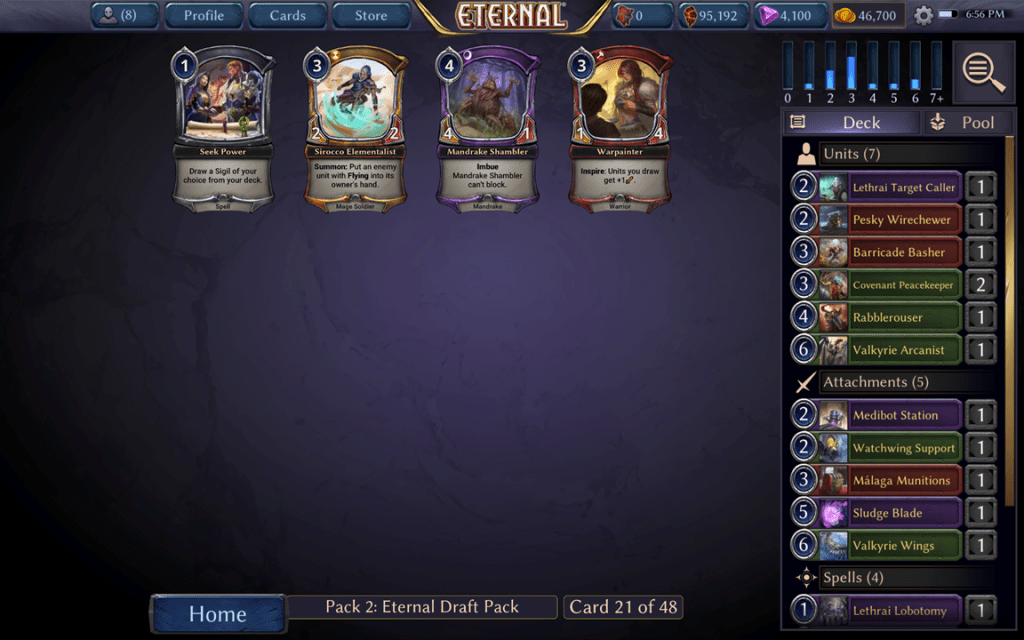Open the Profile menu

203,15
